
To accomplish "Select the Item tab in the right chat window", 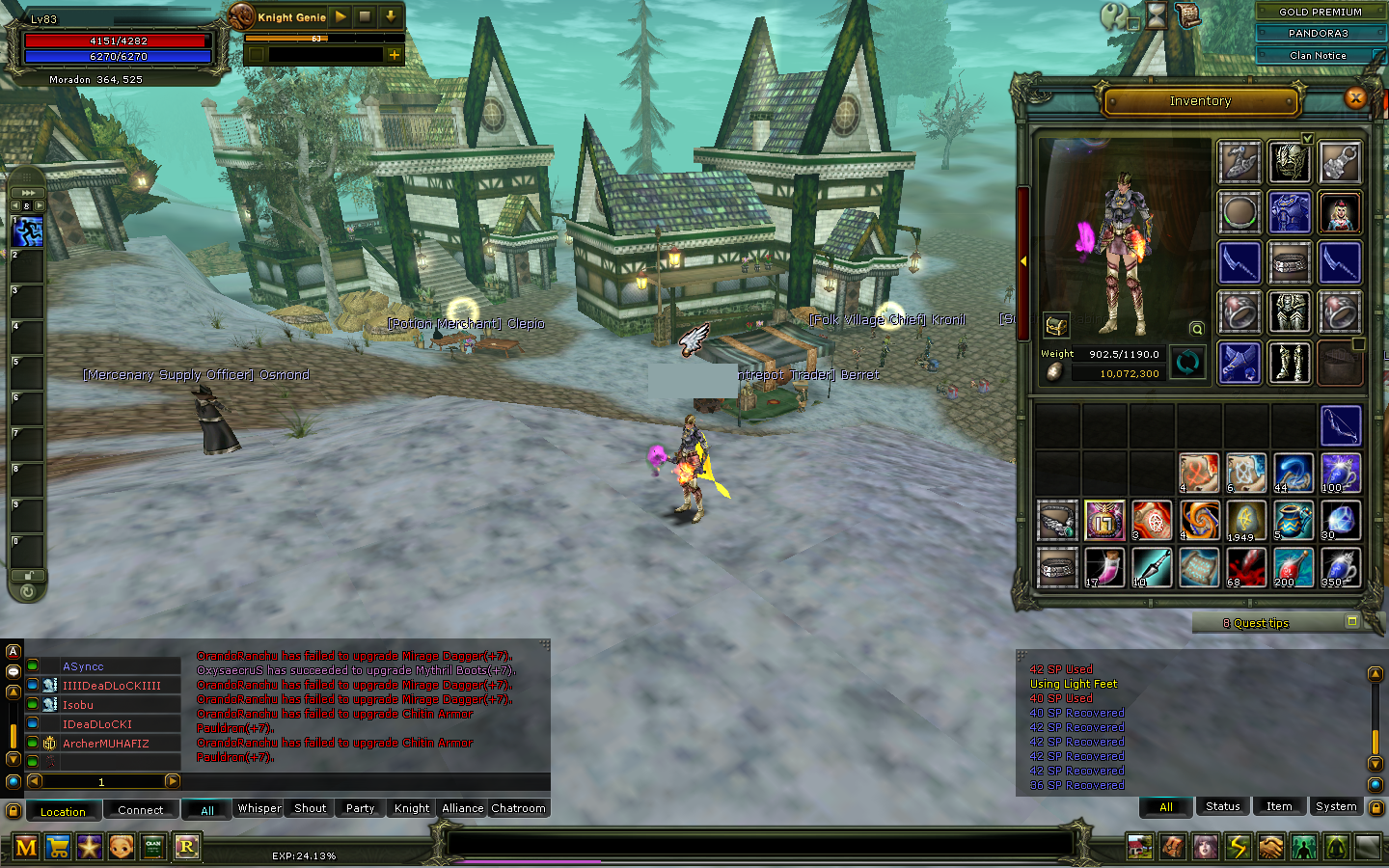I will point(1279,806).
